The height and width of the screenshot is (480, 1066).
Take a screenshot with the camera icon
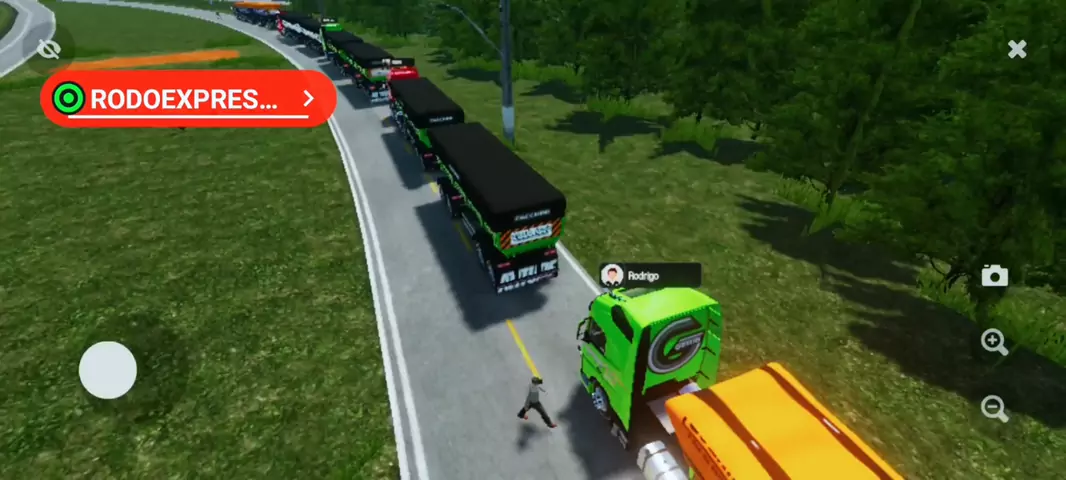[x=994, y=276]
